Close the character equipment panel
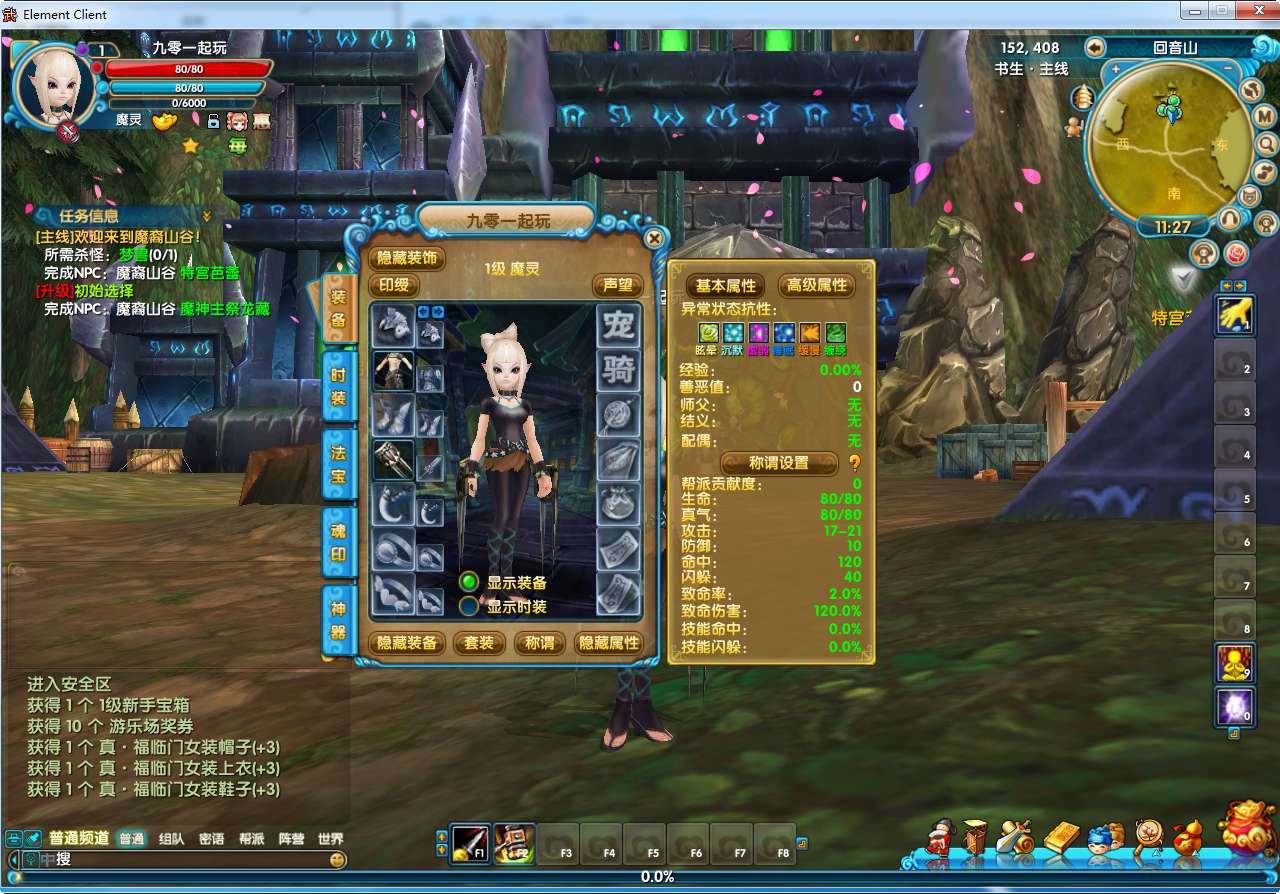This screenshot has width=1280, height=894. point(653,239)
